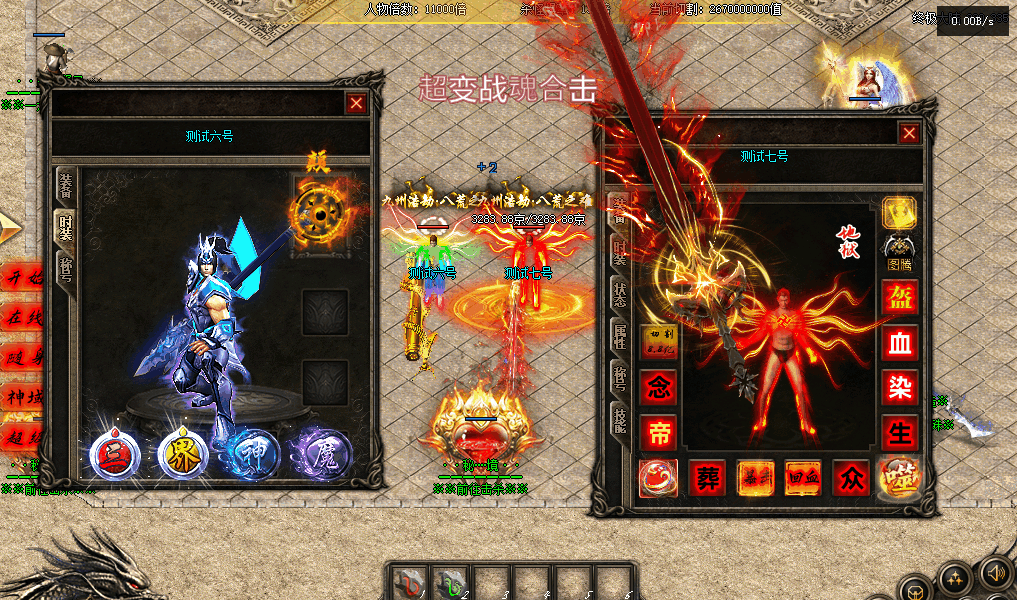Choose the 回血 equipment slot

(x=803, y=478)
